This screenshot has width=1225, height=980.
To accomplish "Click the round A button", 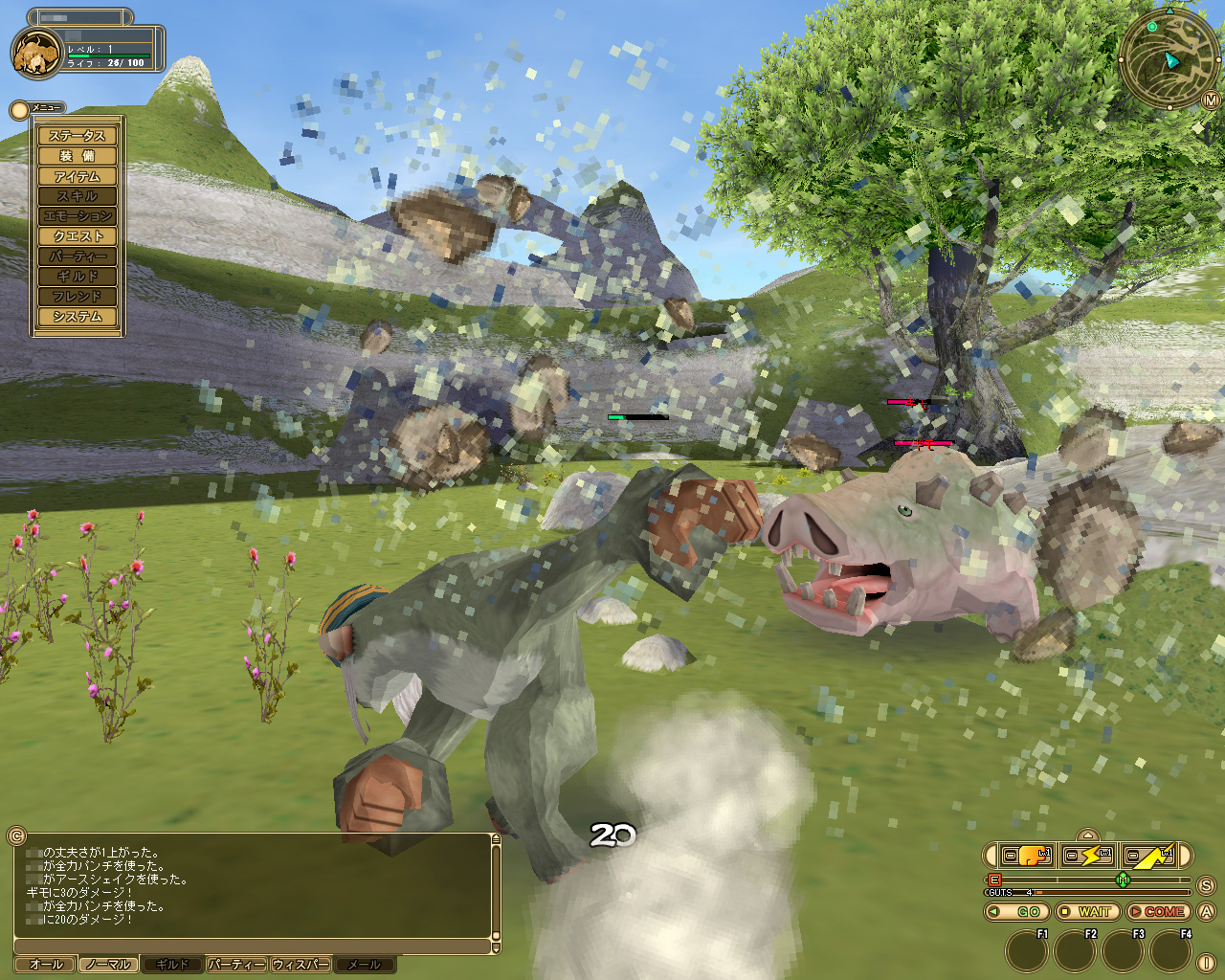I will point(1207,912).
